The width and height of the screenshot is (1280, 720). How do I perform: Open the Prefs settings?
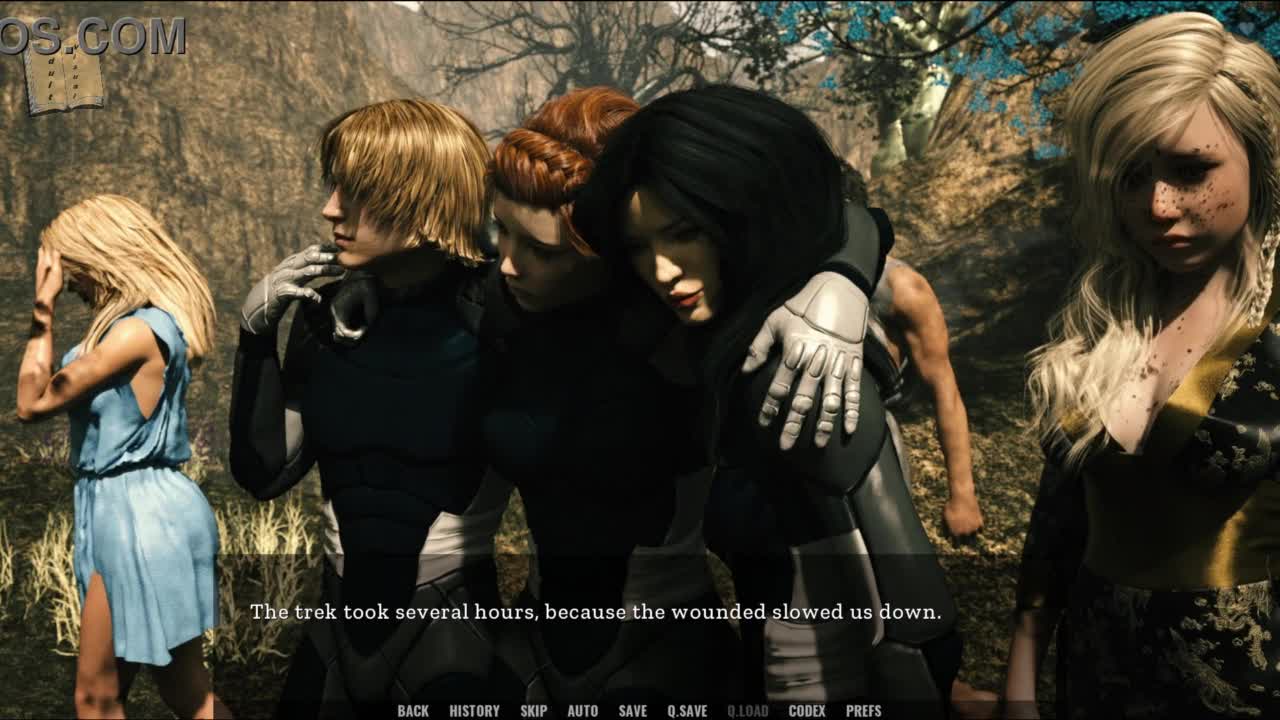[x=863, y=711]
